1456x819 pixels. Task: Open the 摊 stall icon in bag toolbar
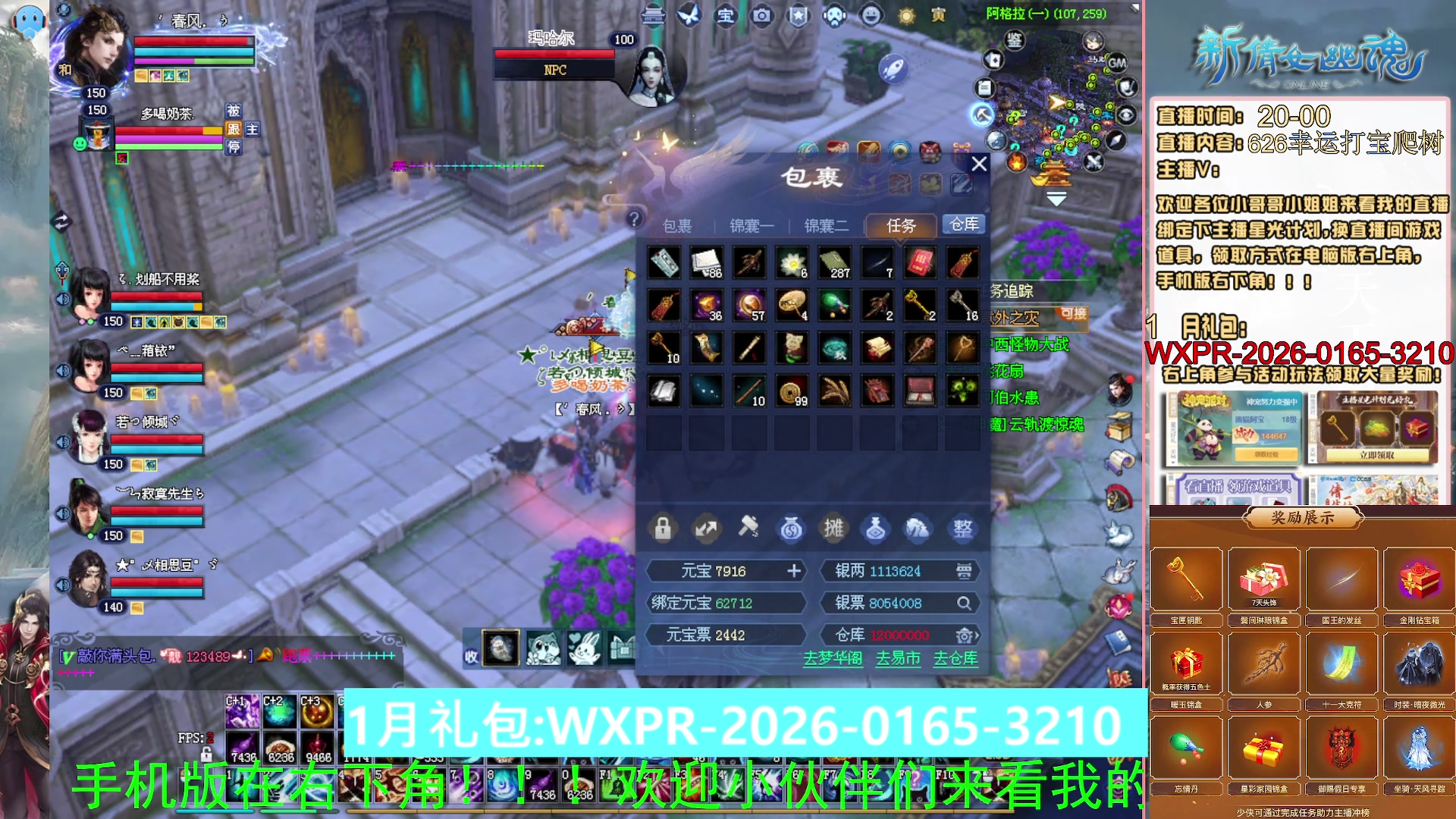tap(834, 529)
